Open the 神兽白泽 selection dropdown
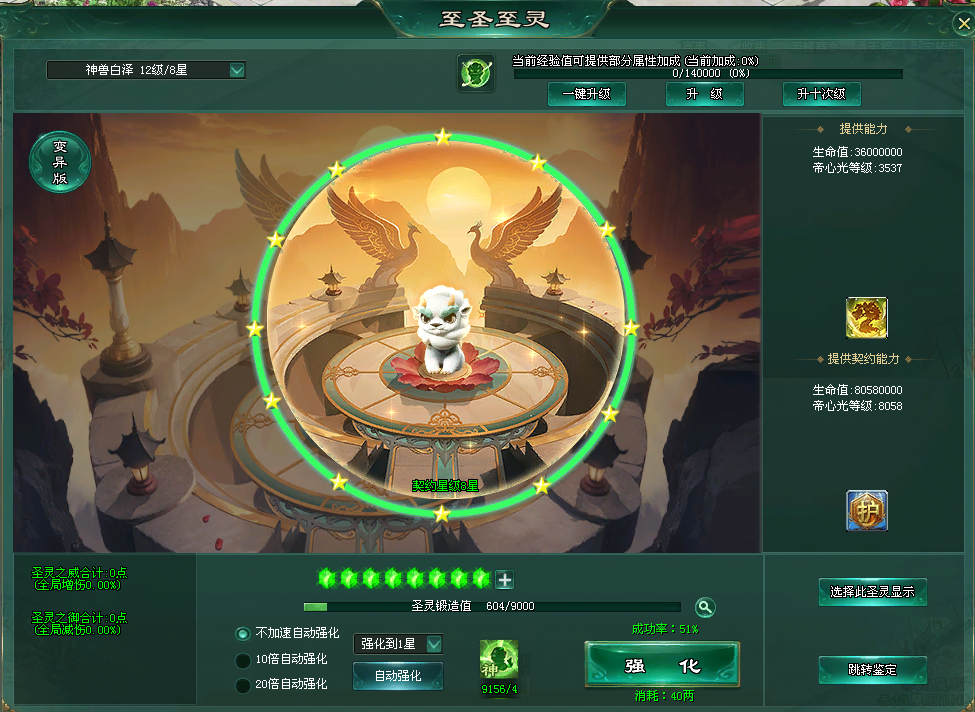The height and width of the screenshot is (712, 975). tap(237, 70)
